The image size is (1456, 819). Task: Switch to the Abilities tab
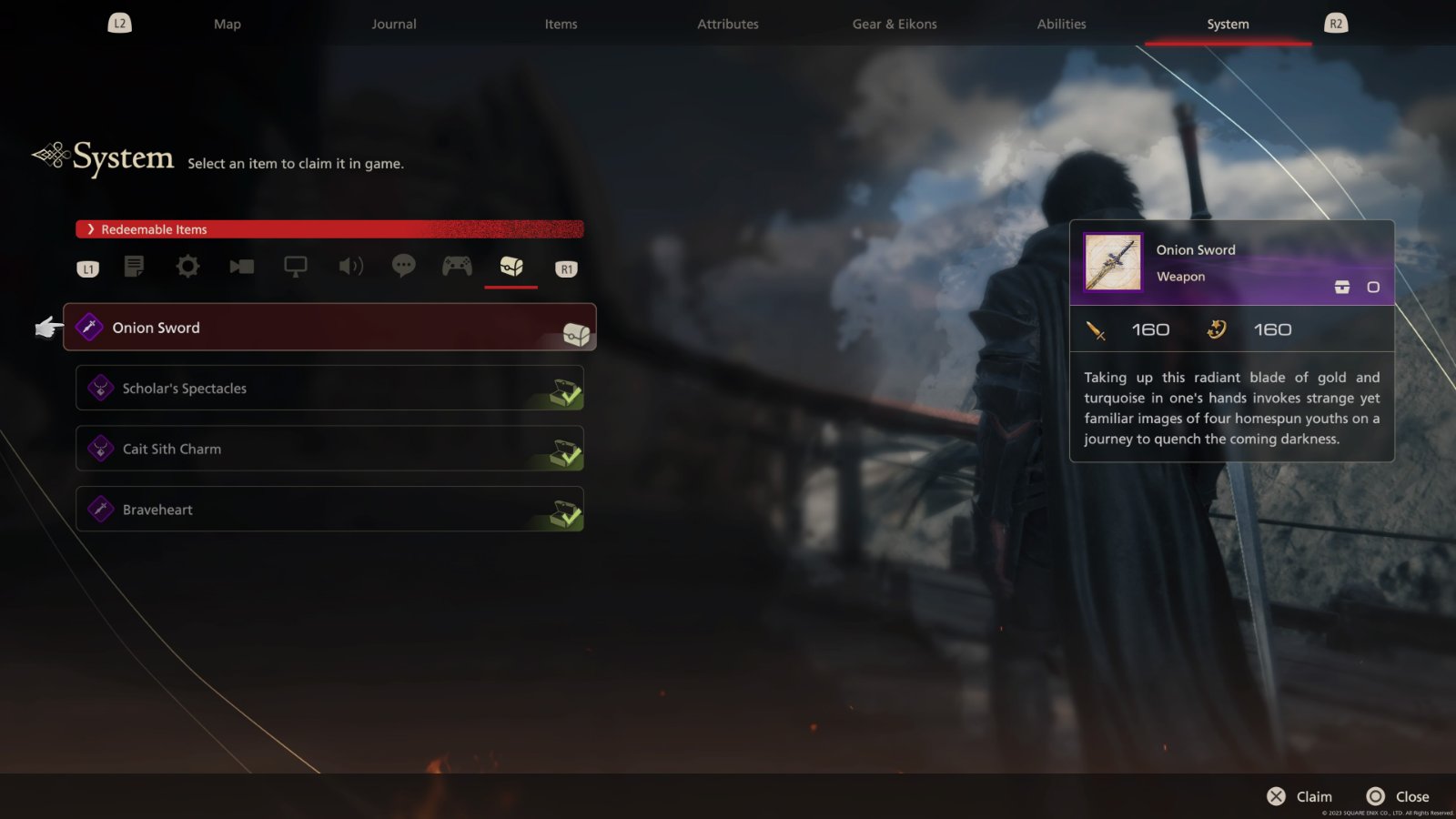1061,25
